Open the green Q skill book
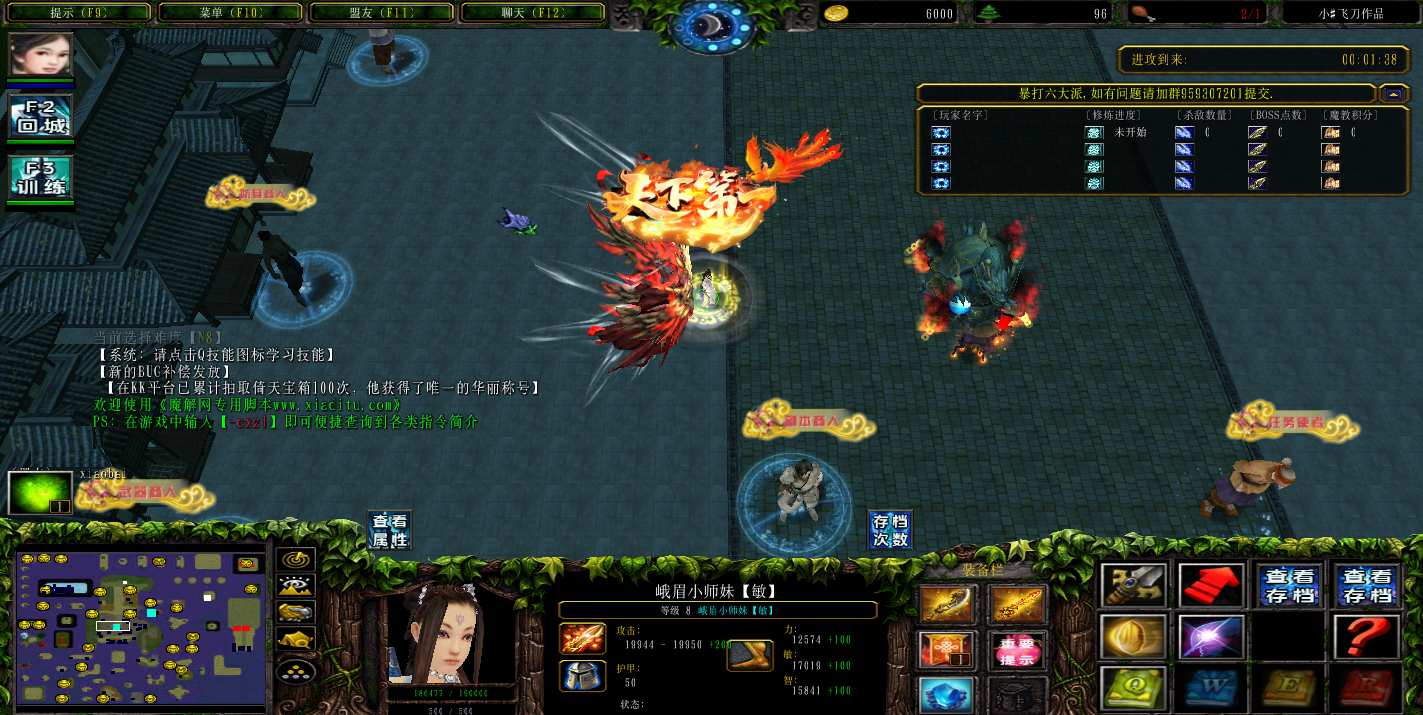The height and width of the screenshot is (715, 1423). click(x=1133, y=688)
